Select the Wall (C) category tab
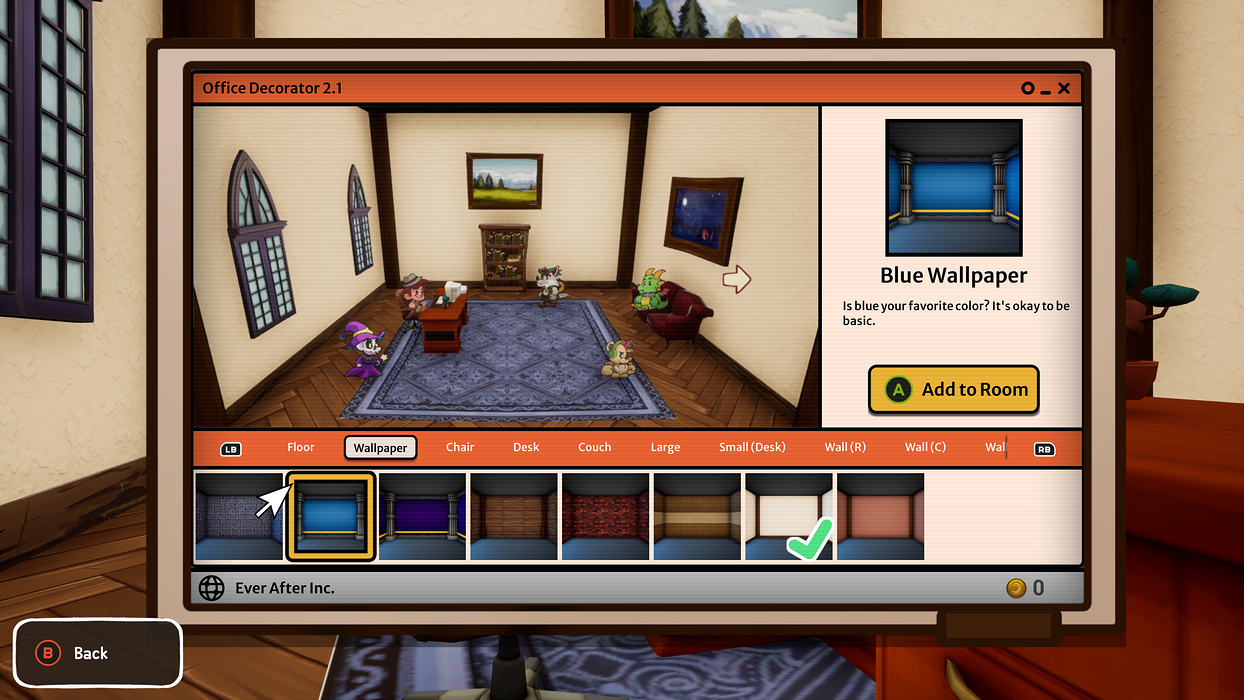1244x700 pixels. point(925,447)
